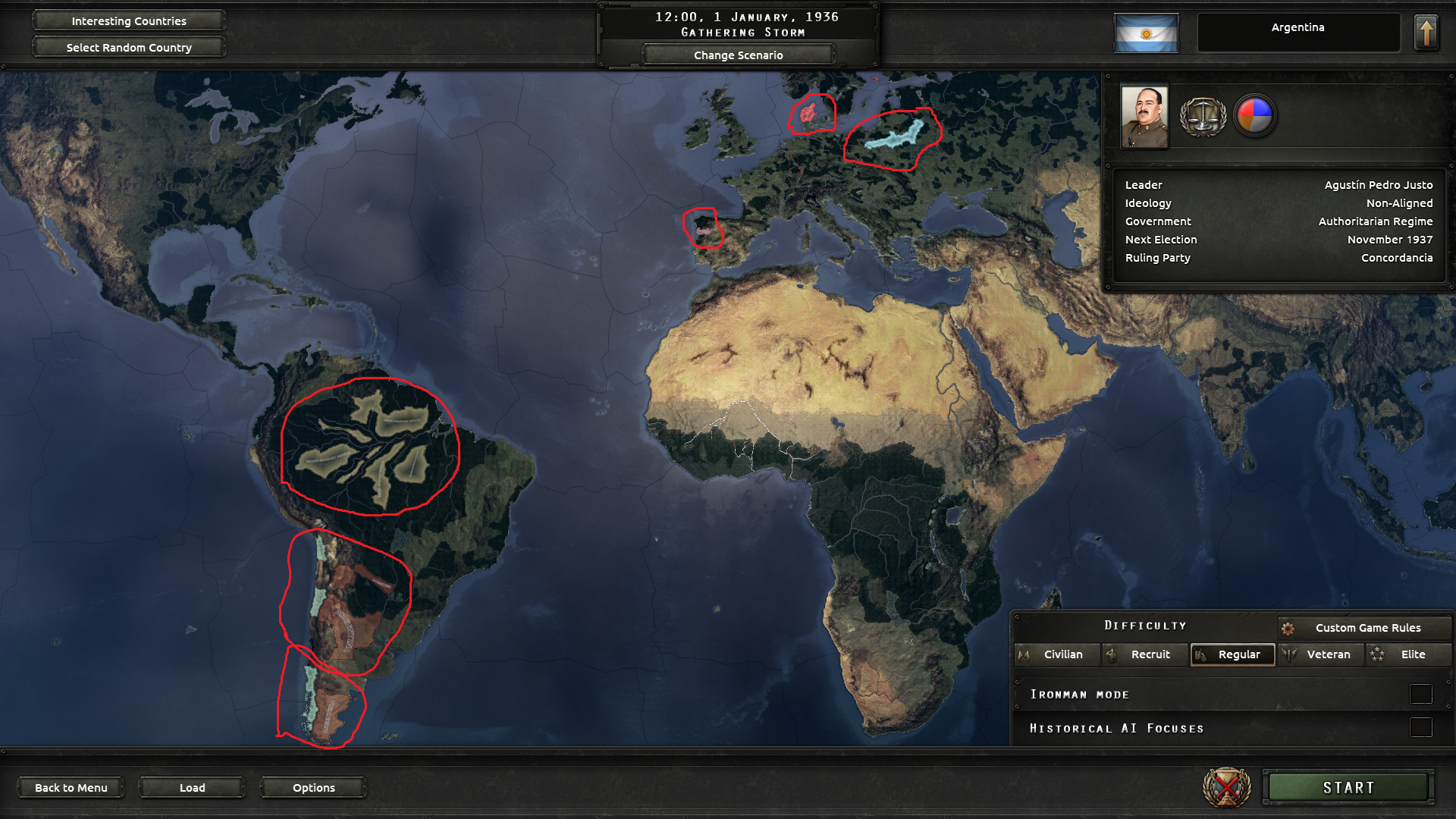Viewport: 1456px width, 819px height.
Task: Click Select Random Country
Action: pyautogui.click(x=128, y=47)
